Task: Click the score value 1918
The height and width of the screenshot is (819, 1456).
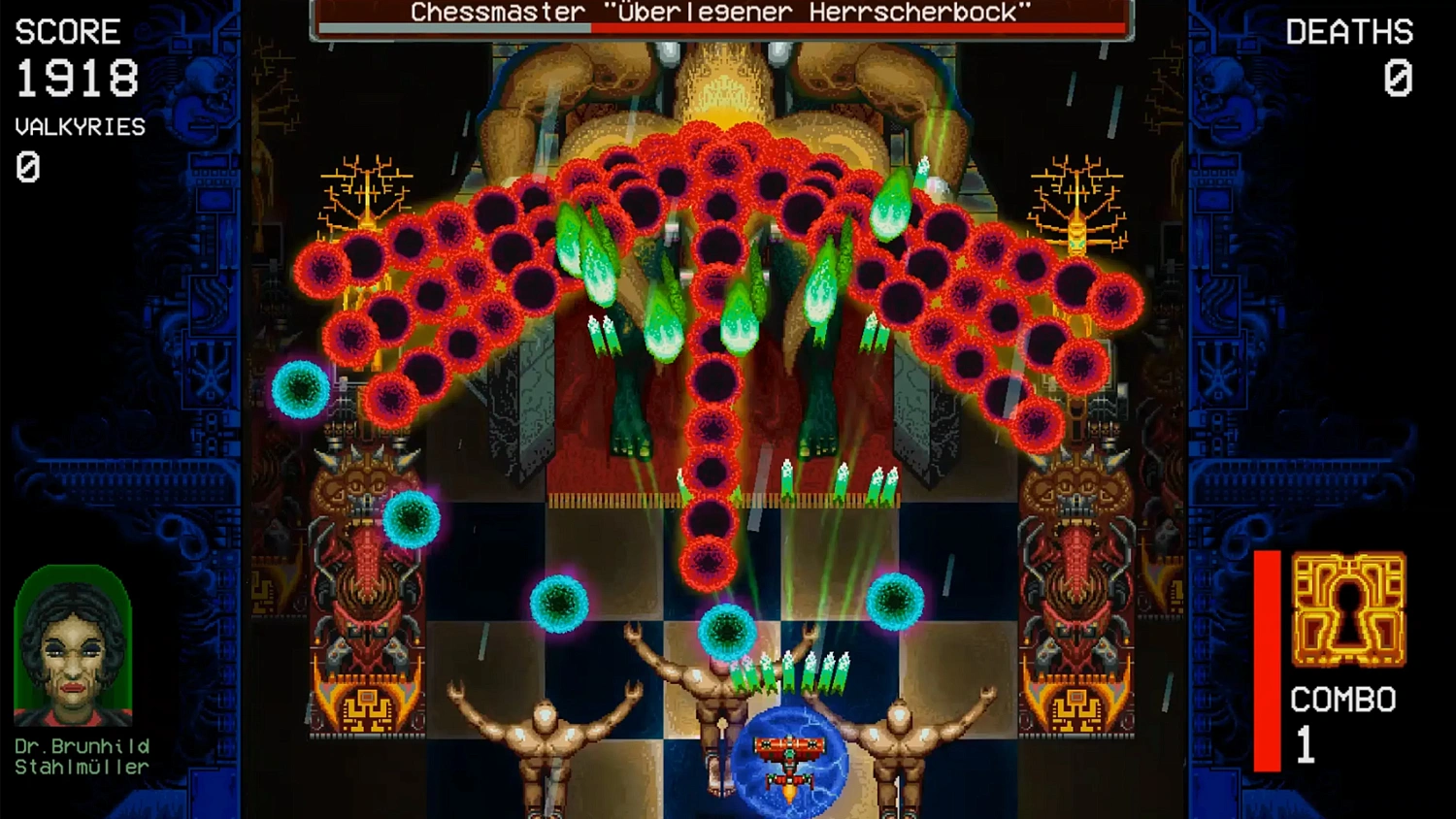Action: tap(76, 78)
